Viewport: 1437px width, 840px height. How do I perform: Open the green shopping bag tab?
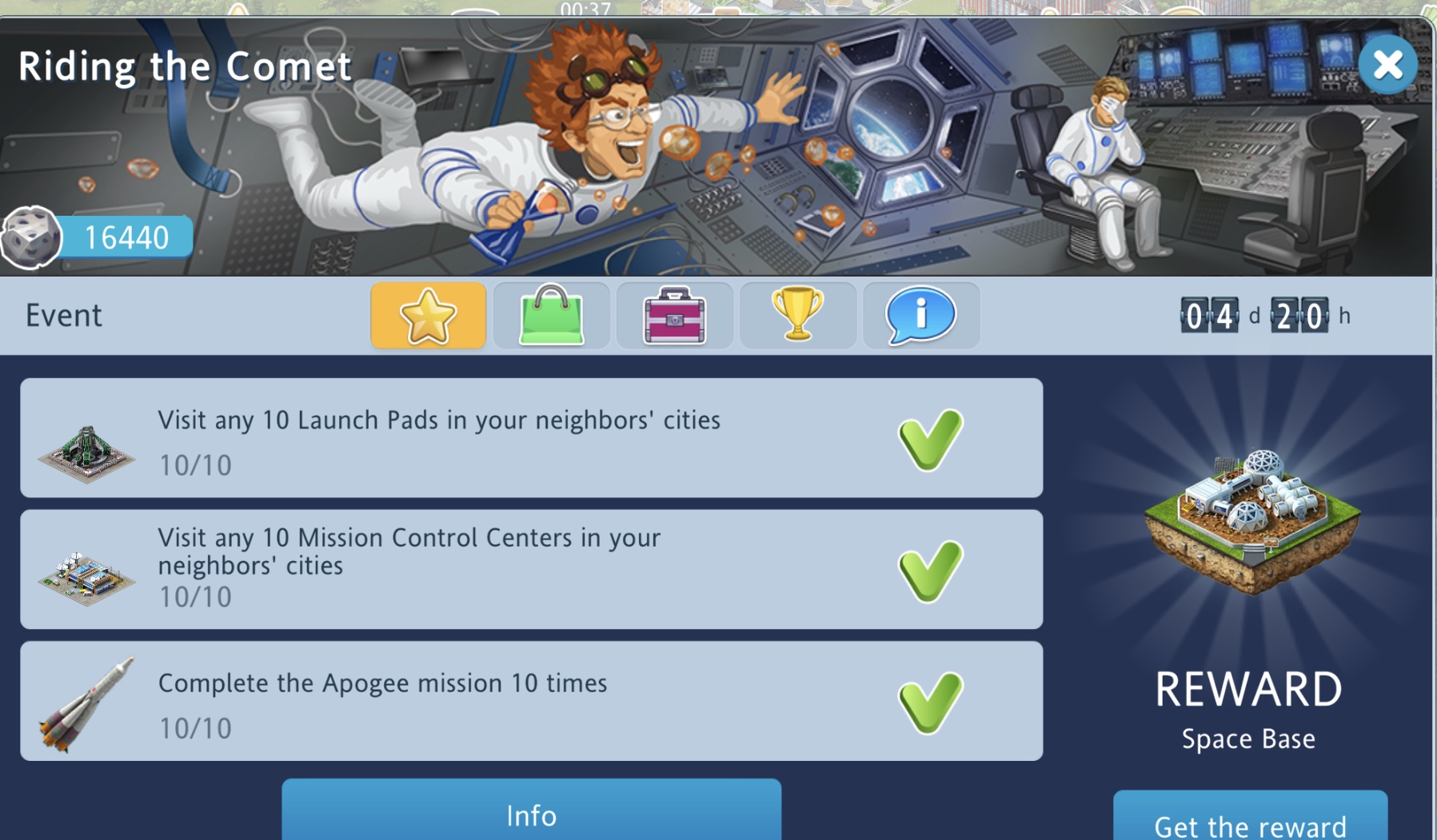pyautogui.click(x=551, y=315)
